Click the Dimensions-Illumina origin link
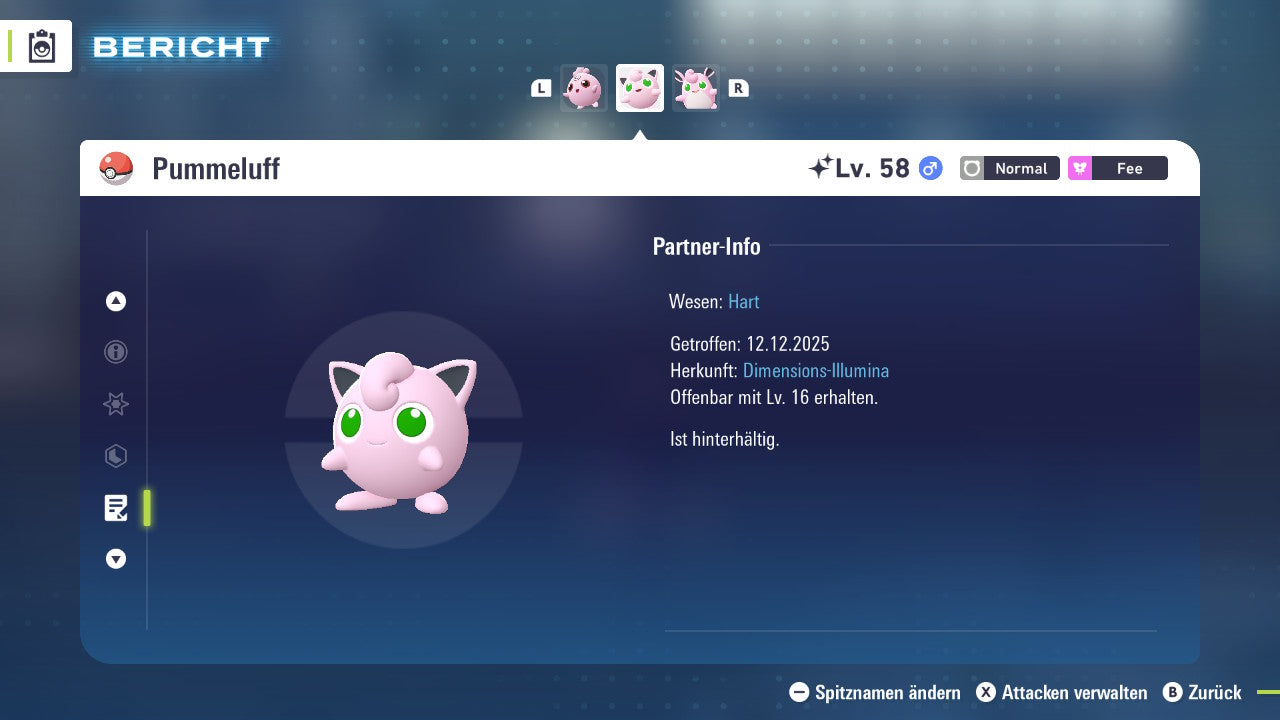 pos(816,370)
